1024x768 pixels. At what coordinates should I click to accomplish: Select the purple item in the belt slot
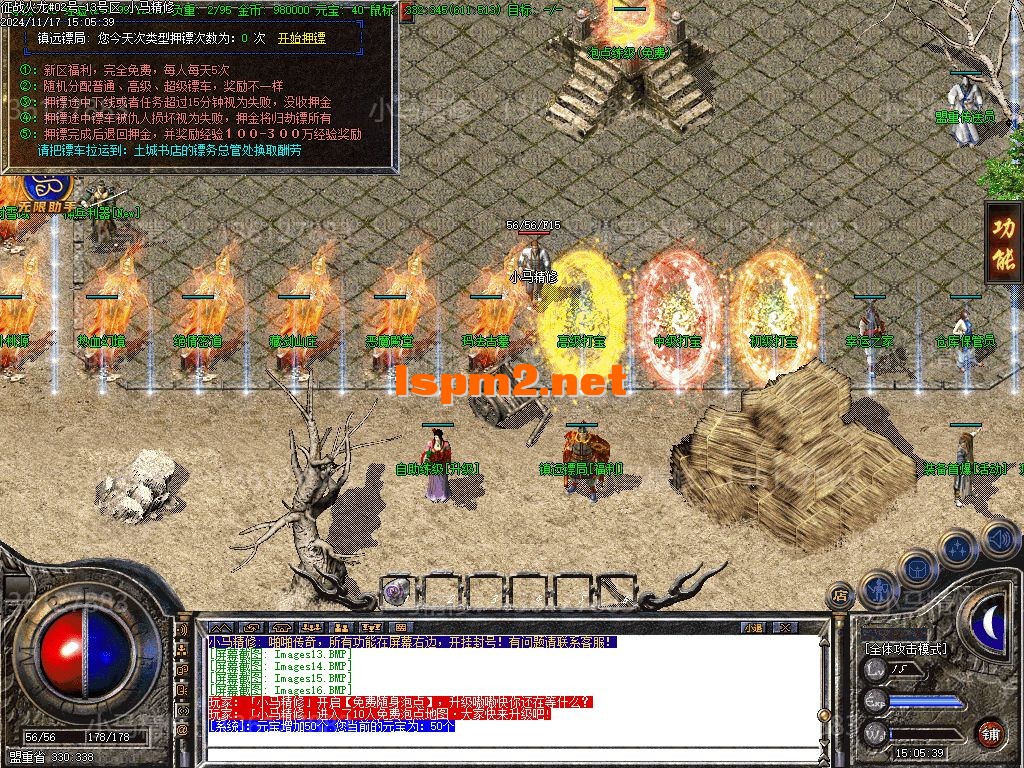396,591
